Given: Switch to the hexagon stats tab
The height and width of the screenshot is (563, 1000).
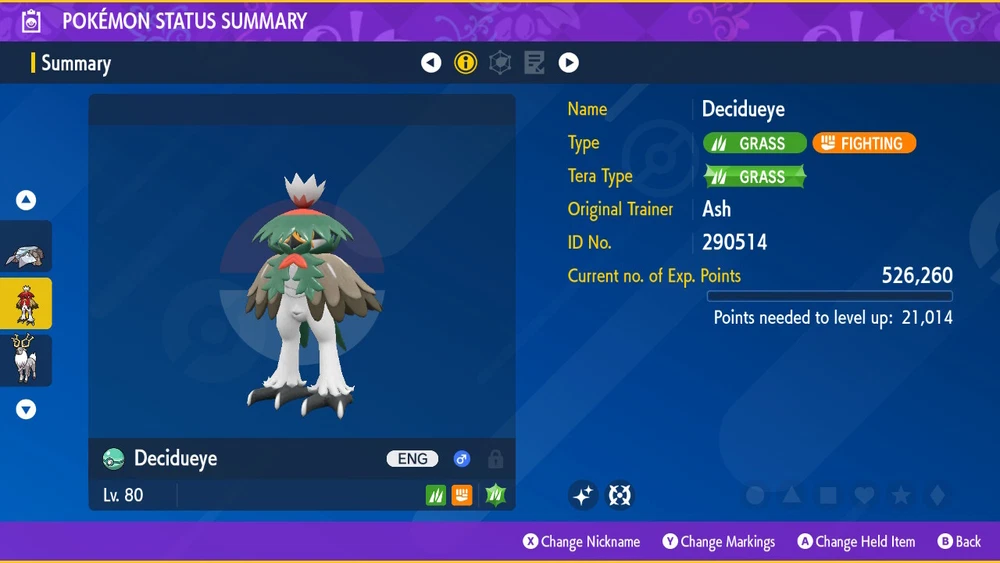Looking at the screenshot, I should tap(500, 63).
